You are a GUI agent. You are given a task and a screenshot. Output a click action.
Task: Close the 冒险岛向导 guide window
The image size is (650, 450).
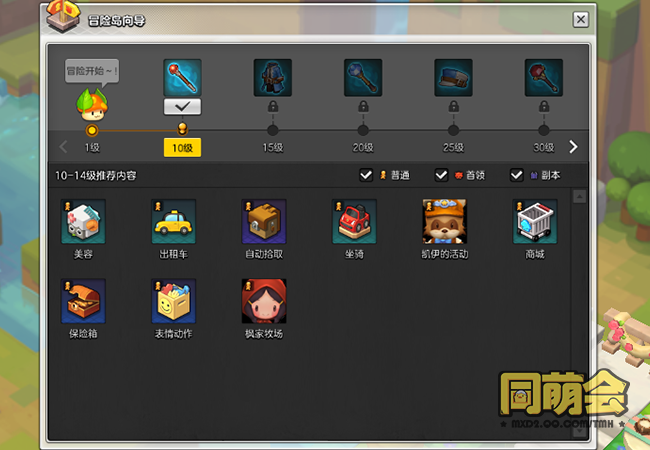tap(580, 20)
